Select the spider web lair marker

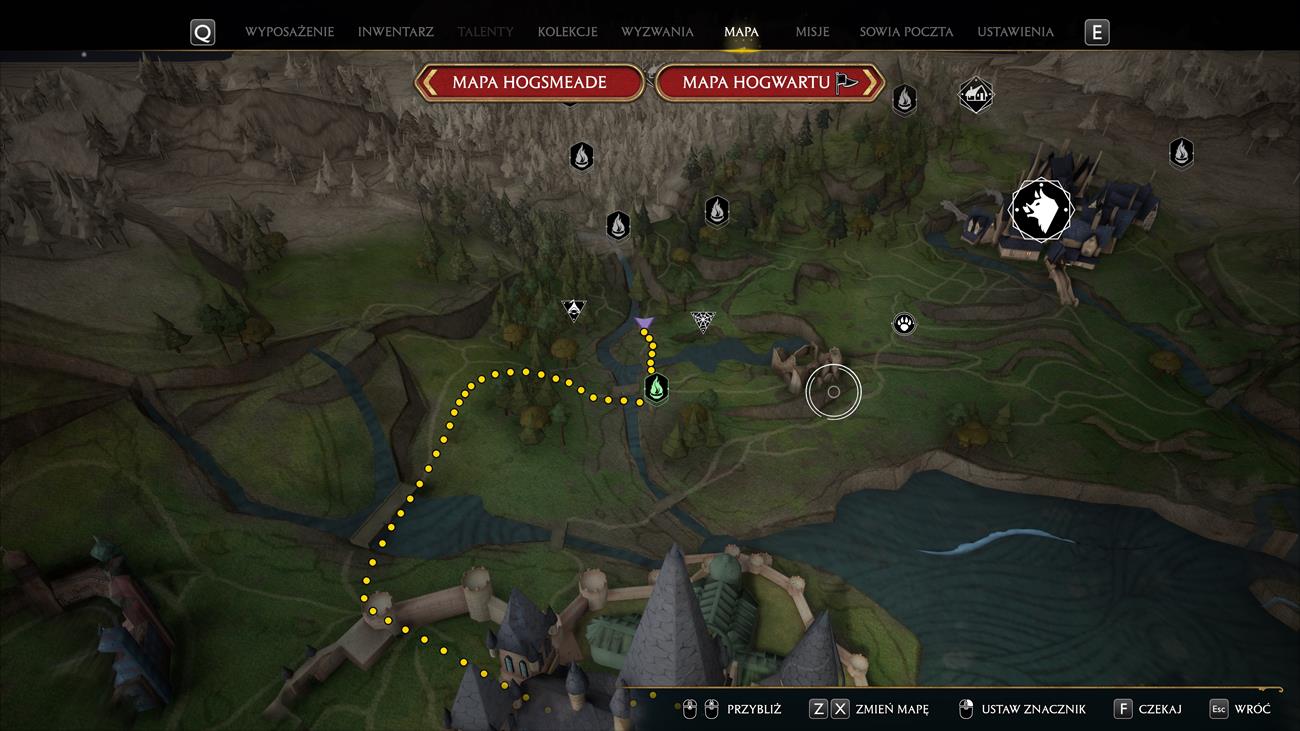coord(703,321)
